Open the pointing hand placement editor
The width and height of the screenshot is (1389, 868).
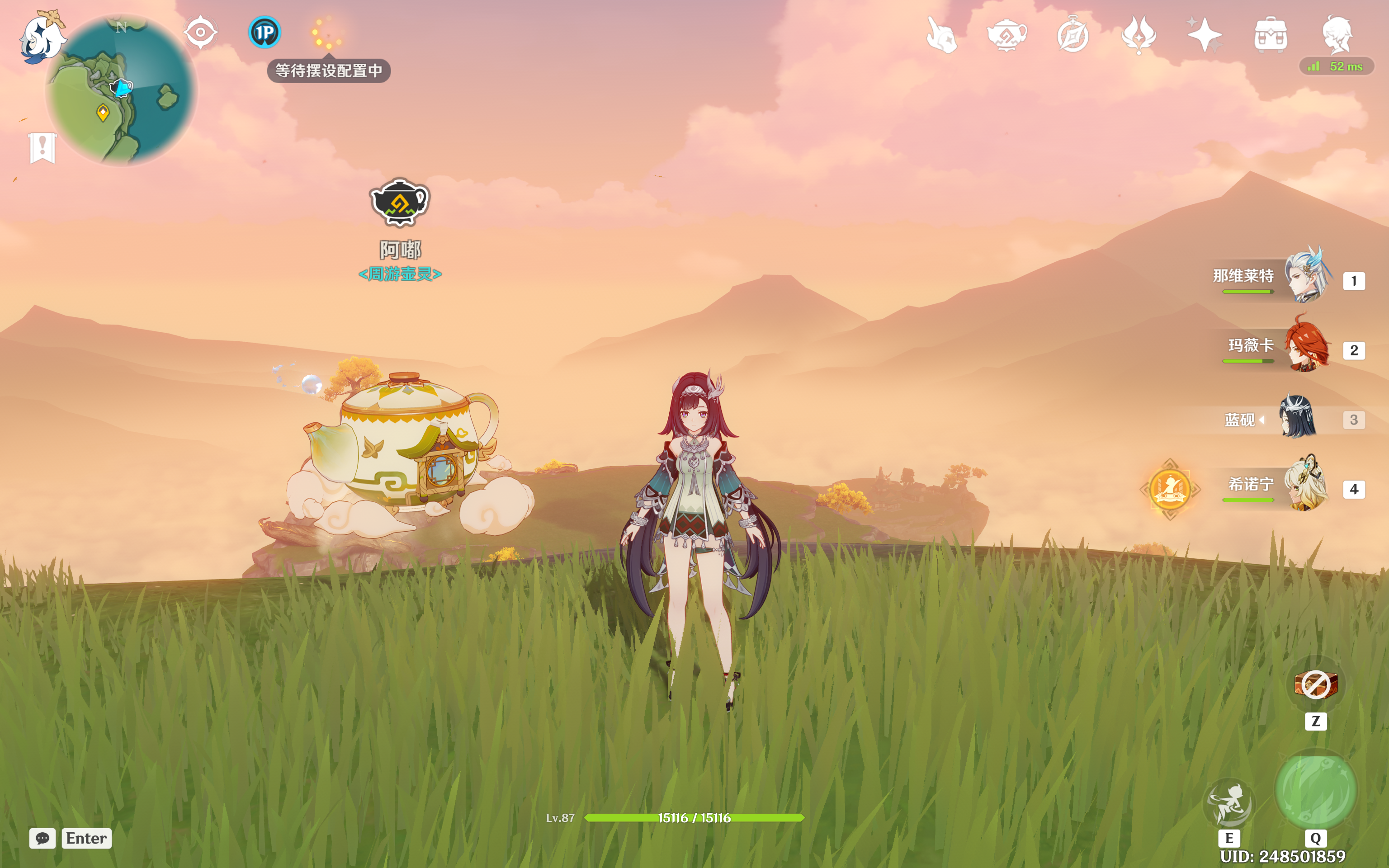[x=941, y=36]
